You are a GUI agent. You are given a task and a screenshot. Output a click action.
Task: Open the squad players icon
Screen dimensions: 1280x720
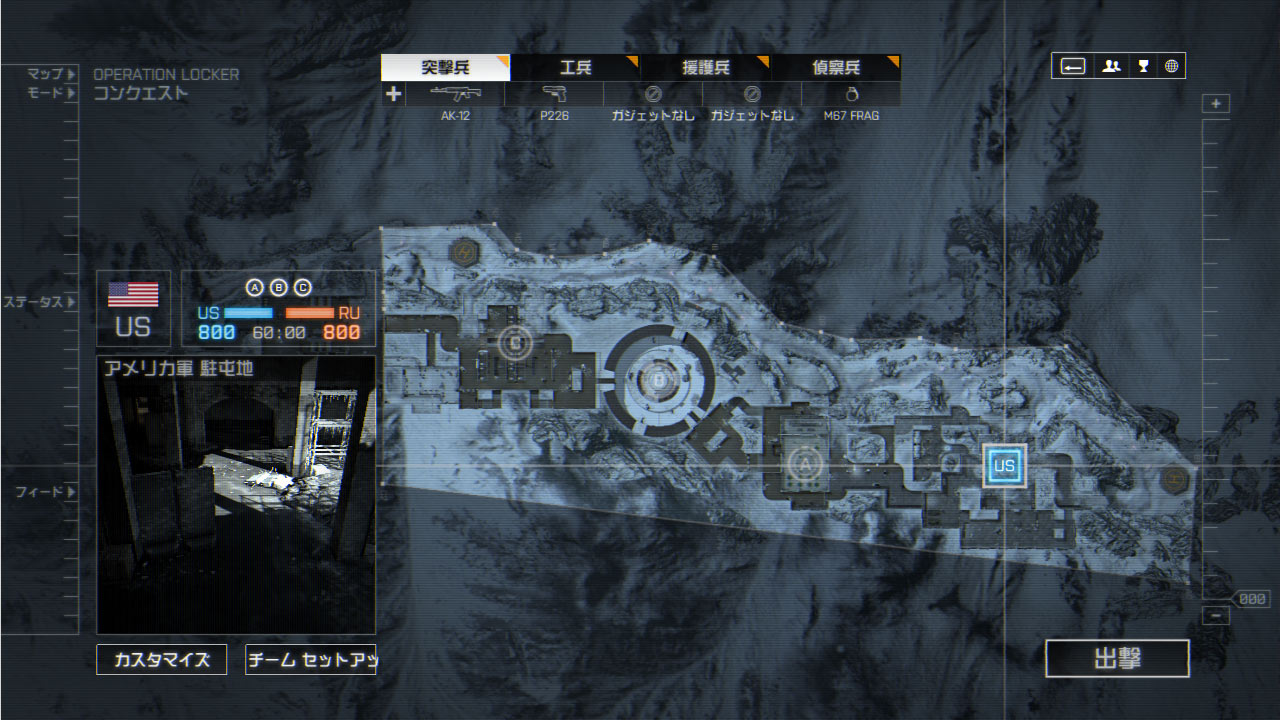tap(1111, 66)
